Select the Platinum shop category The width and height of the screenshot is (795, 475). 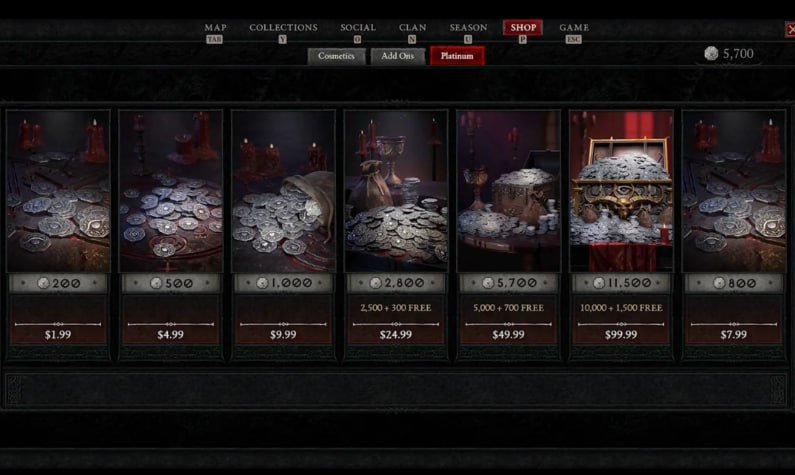457,56
